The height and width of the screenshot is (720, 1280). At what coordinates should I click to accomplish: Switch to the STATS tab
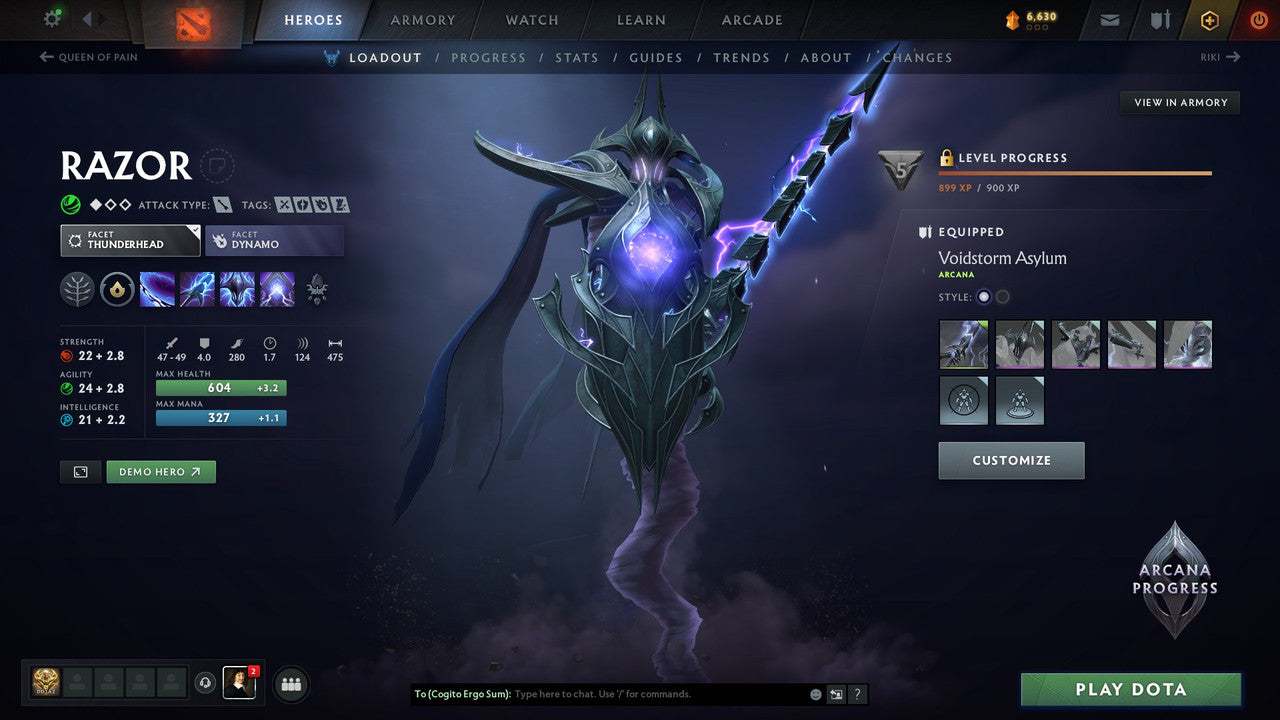click(577, 57)
